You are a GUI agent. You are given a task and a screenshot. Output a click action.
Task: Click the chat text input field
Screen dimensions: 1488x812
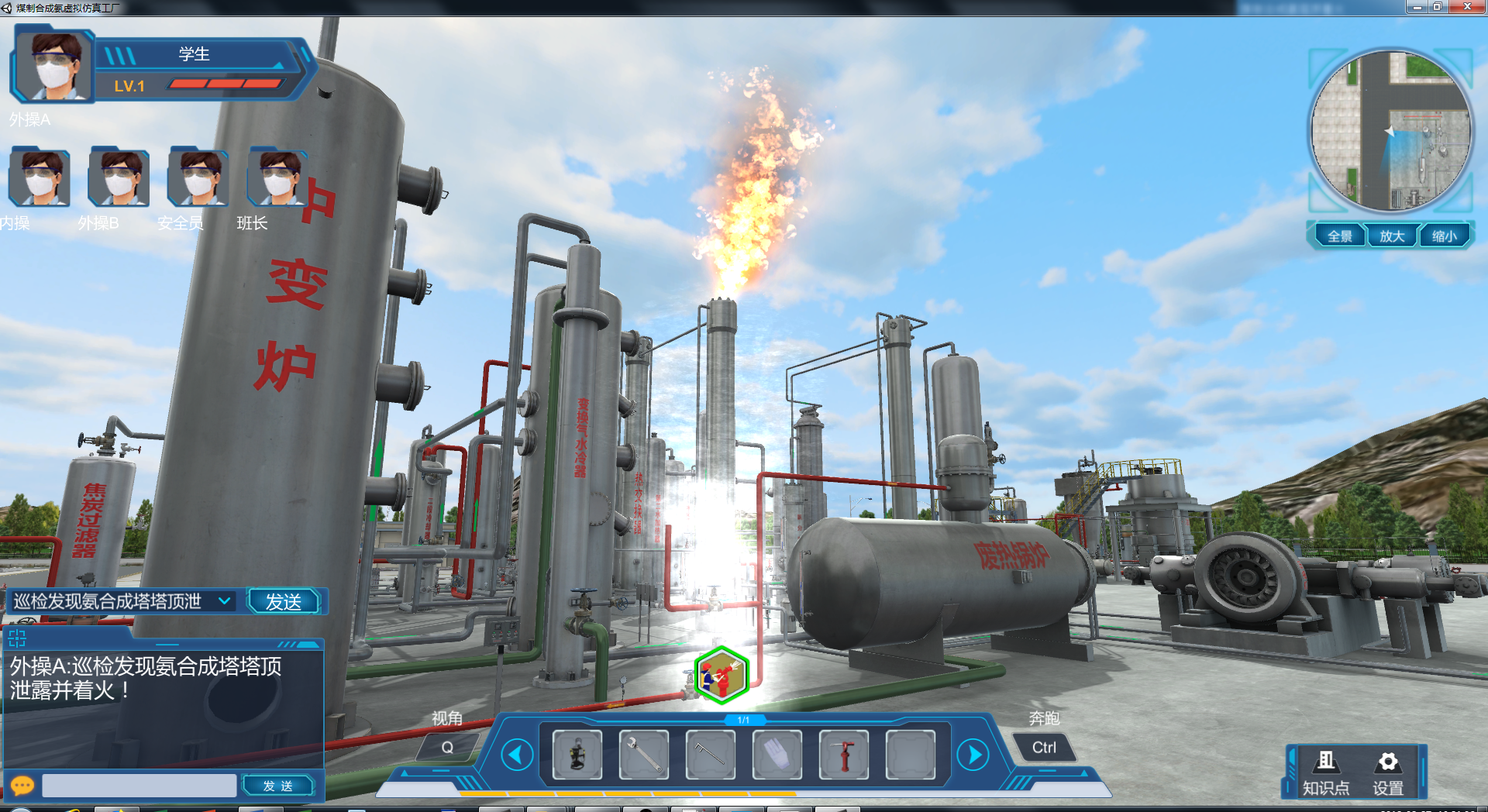point(139,786)
